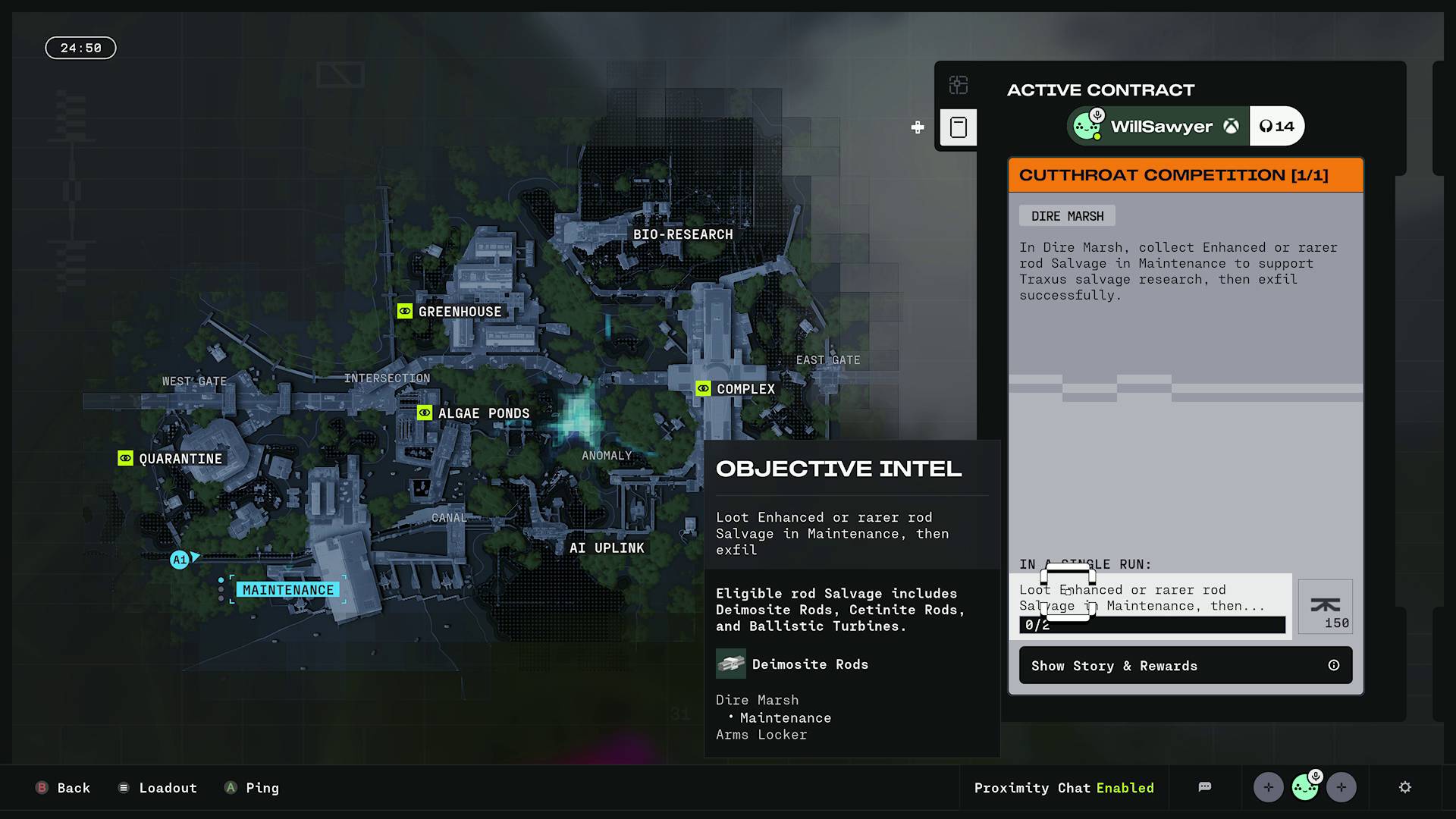The width and height of the screenshot is (1456, 819).
Task: Toggle the Quarantine eye marker
Action: click(x=125, y=458)
